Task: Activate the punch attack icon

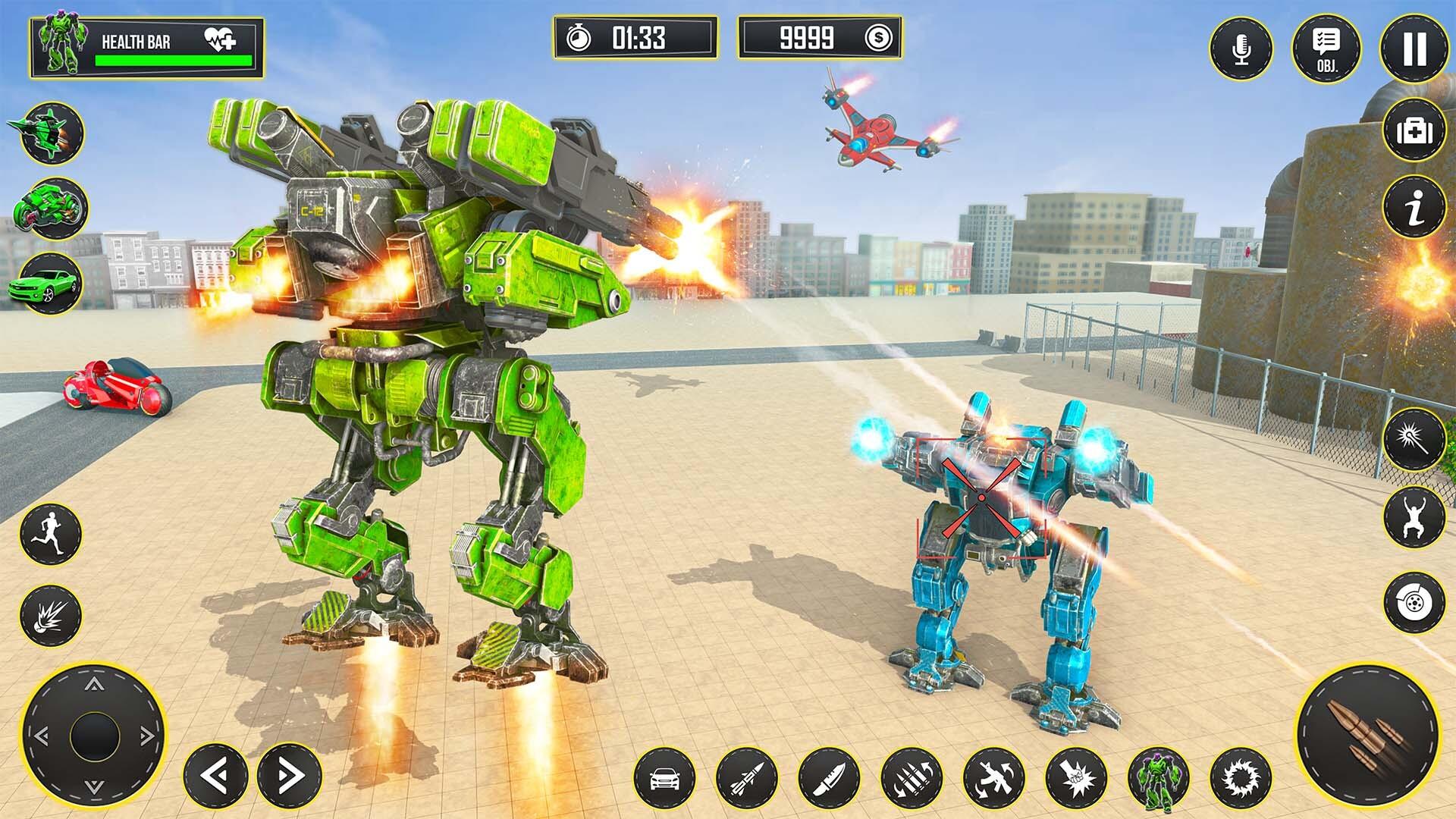Action: point(1075,777)
